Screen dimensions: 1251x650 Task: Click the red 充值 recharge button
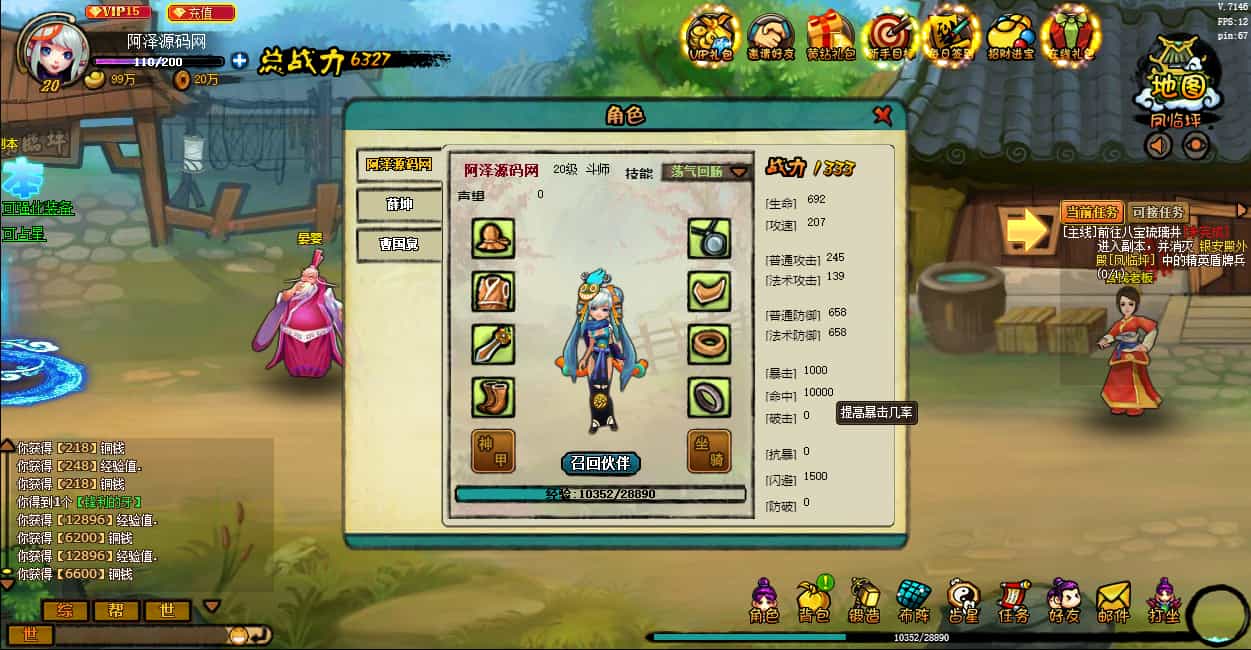[201, 13]
